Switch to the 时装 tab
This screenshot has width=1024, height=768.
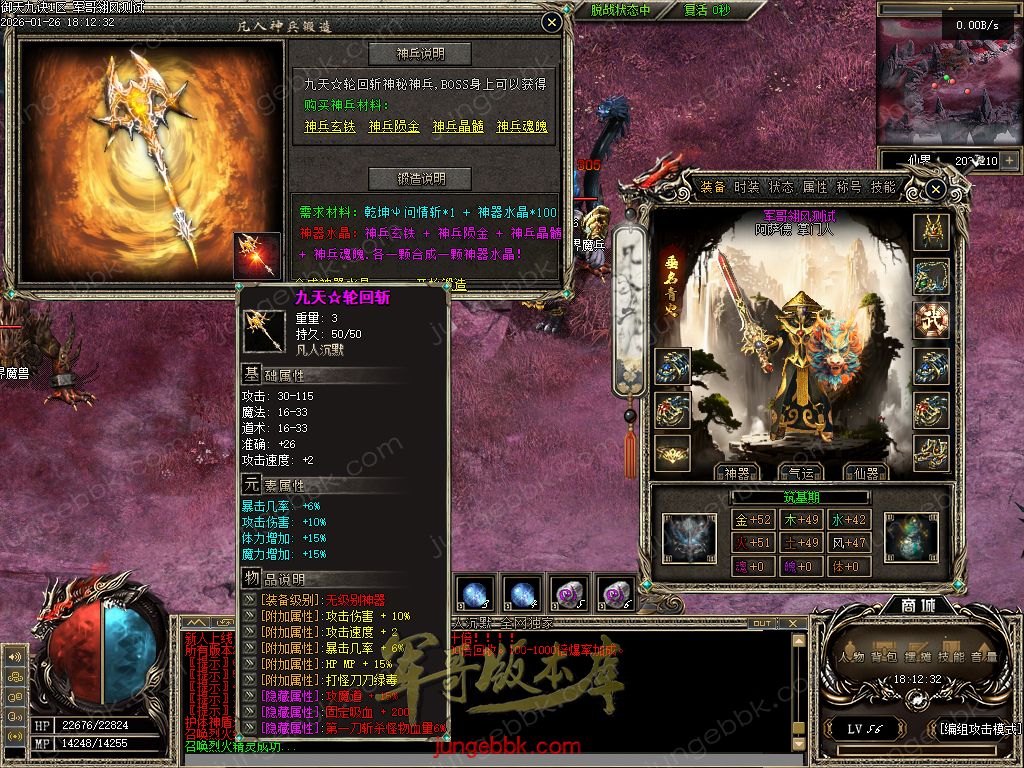[747, 188]
